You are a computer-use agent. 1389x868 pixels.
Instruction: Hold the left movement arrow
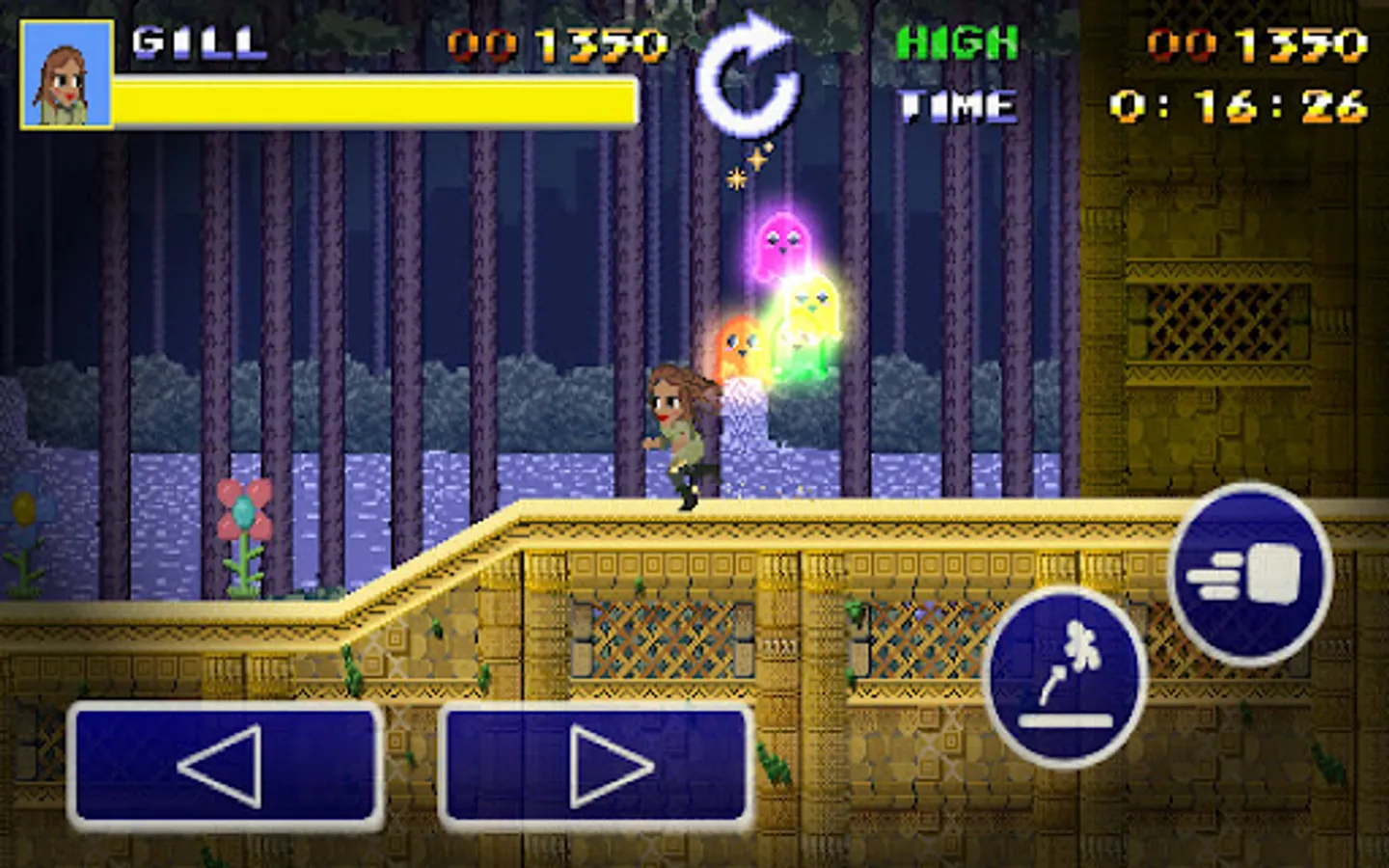[x=222, y=767]
